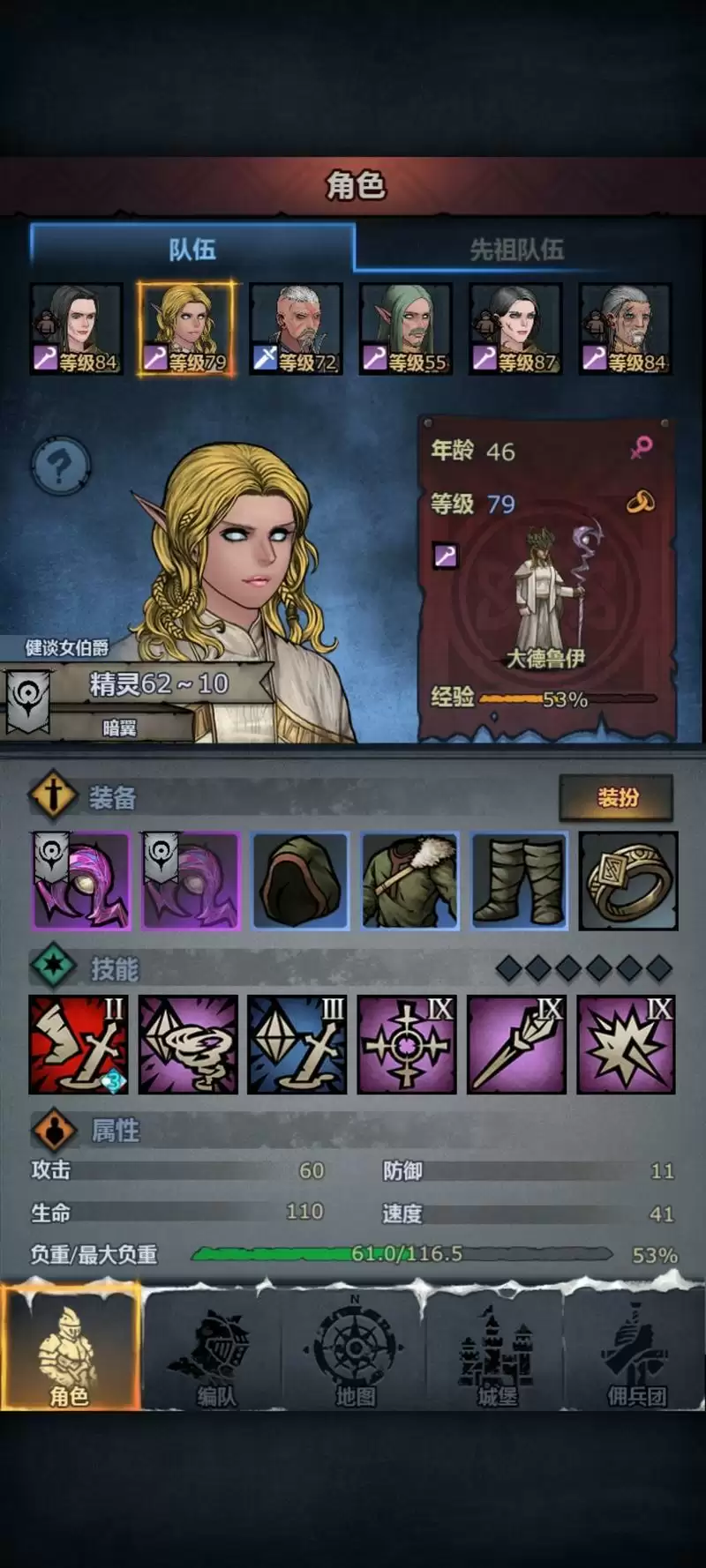706x1568 pixels.
Task: Pick the level 87 party member portrait
Action: coord(515,329)
